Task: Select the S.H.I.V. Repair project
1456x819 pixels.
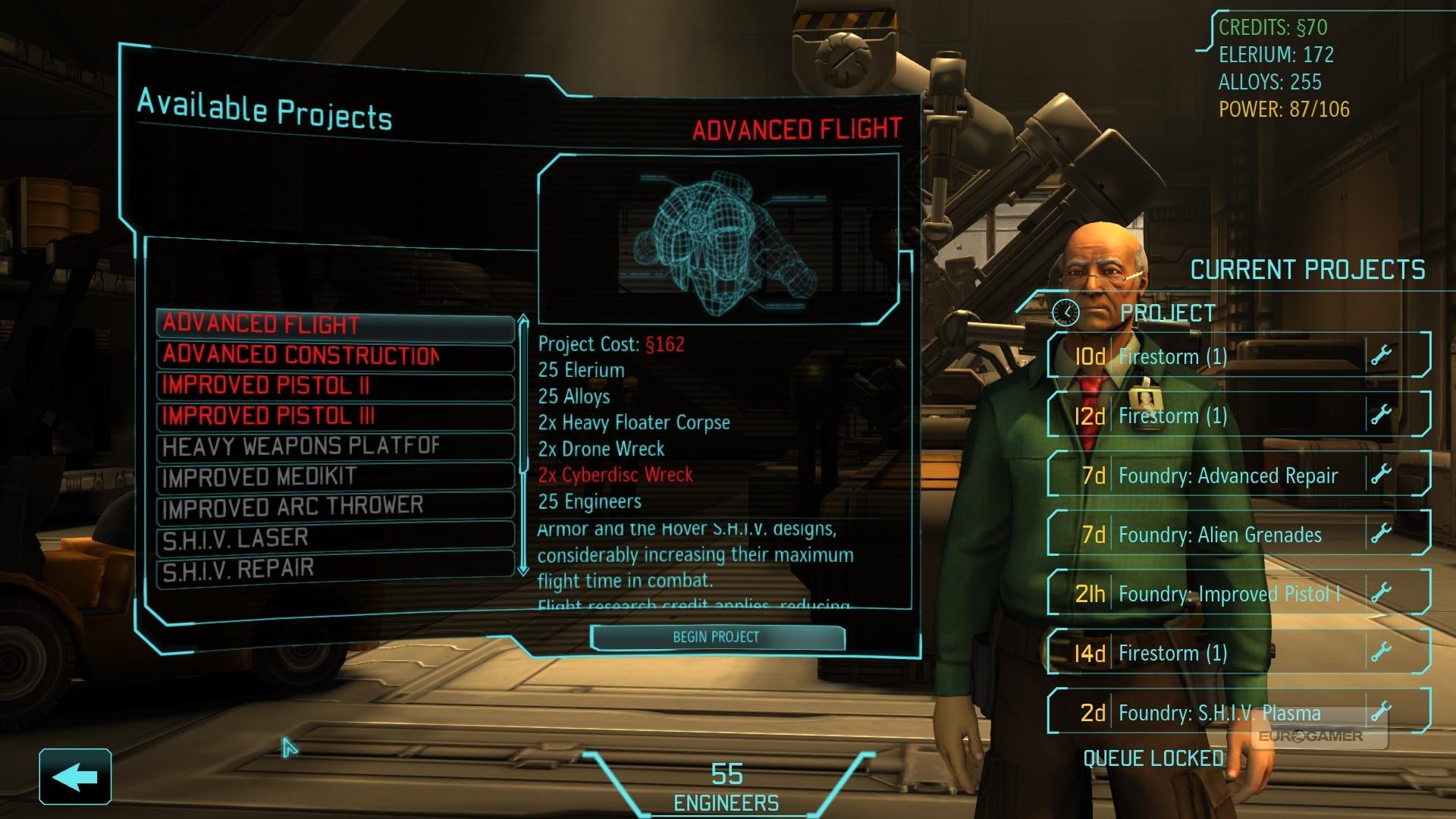Action: tap(335, 569)
